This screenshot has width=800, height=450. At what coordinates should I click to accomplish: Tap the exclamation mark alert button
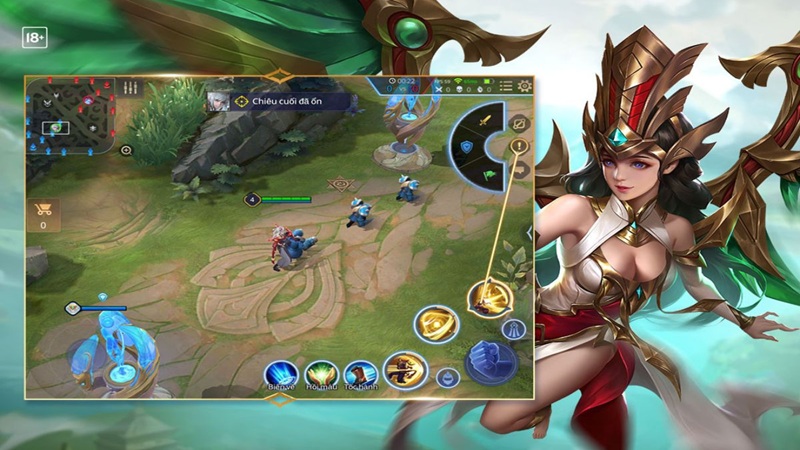[x=519, y=147]
